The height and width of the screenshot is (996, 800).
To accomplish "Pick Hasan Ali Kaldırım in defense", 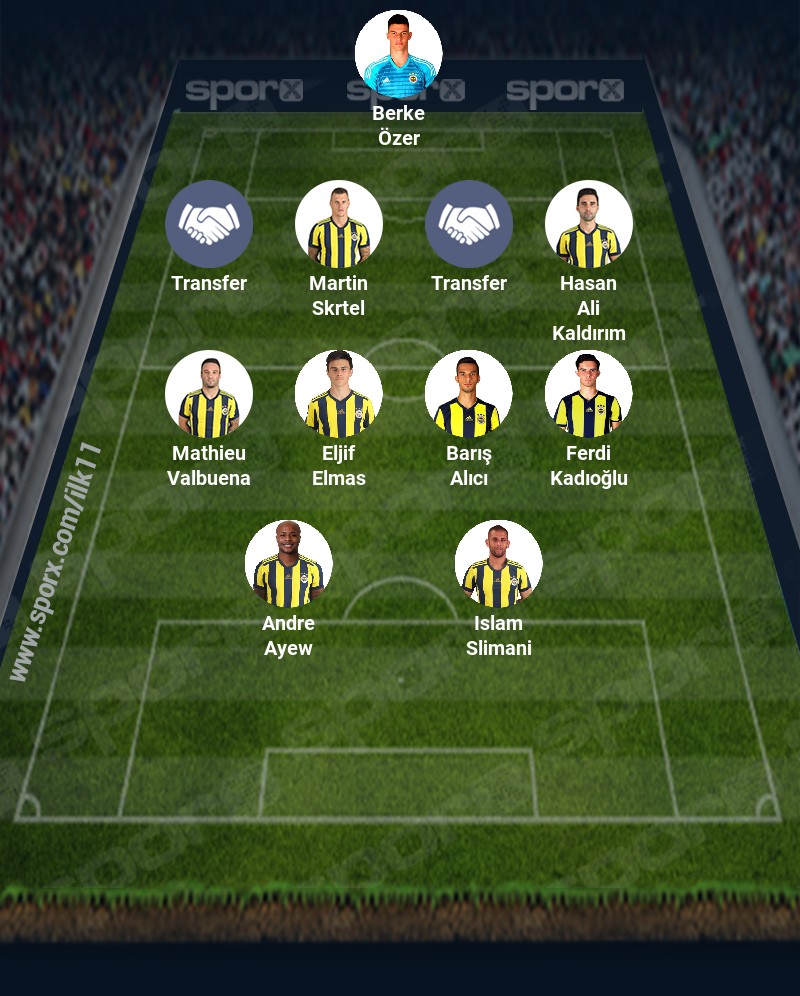I will (x=588, y=224).
